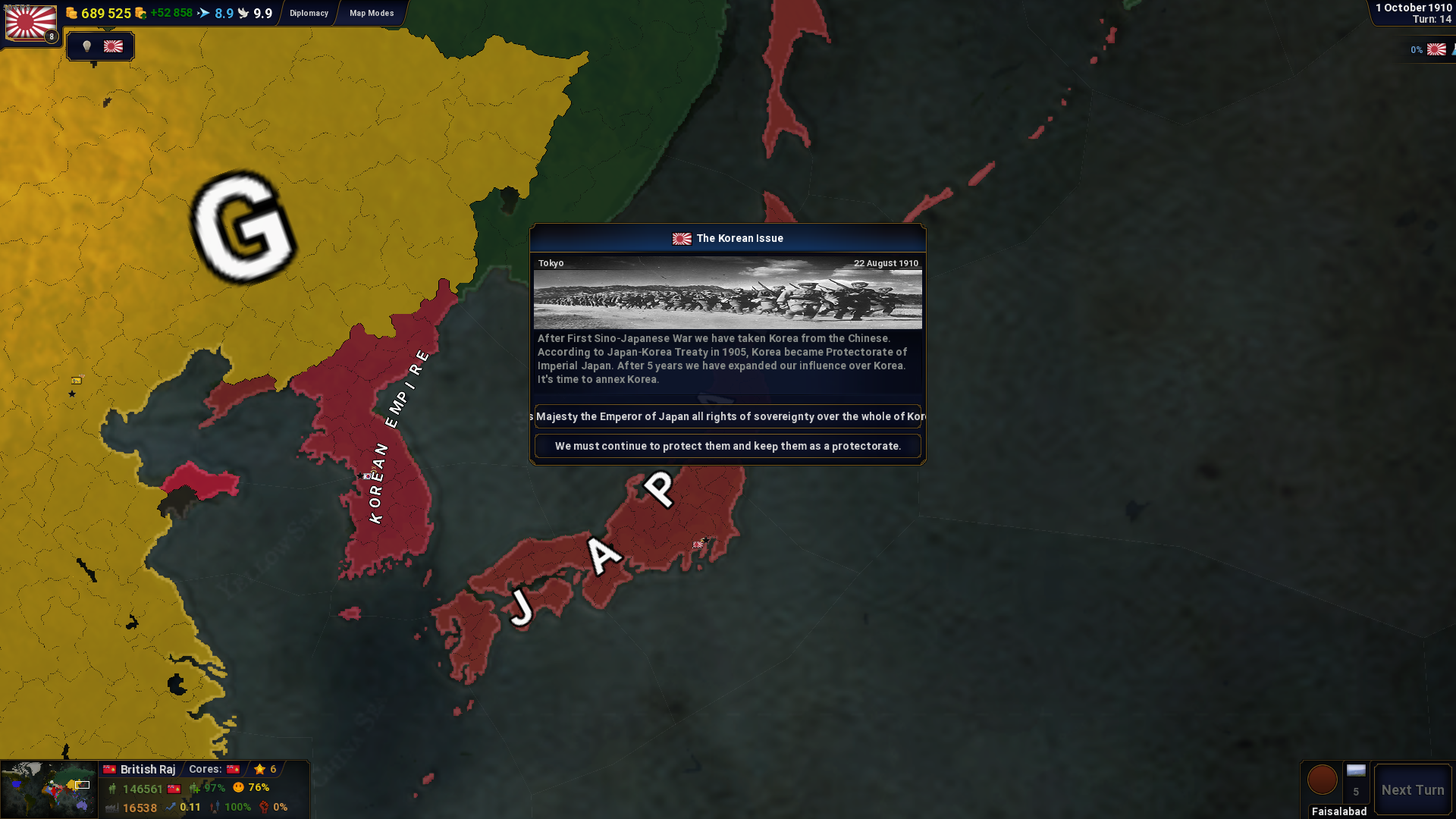1456x819 pixels.
Task: Click the Korean Issue event title bar
Action: [x=728, y=238]
